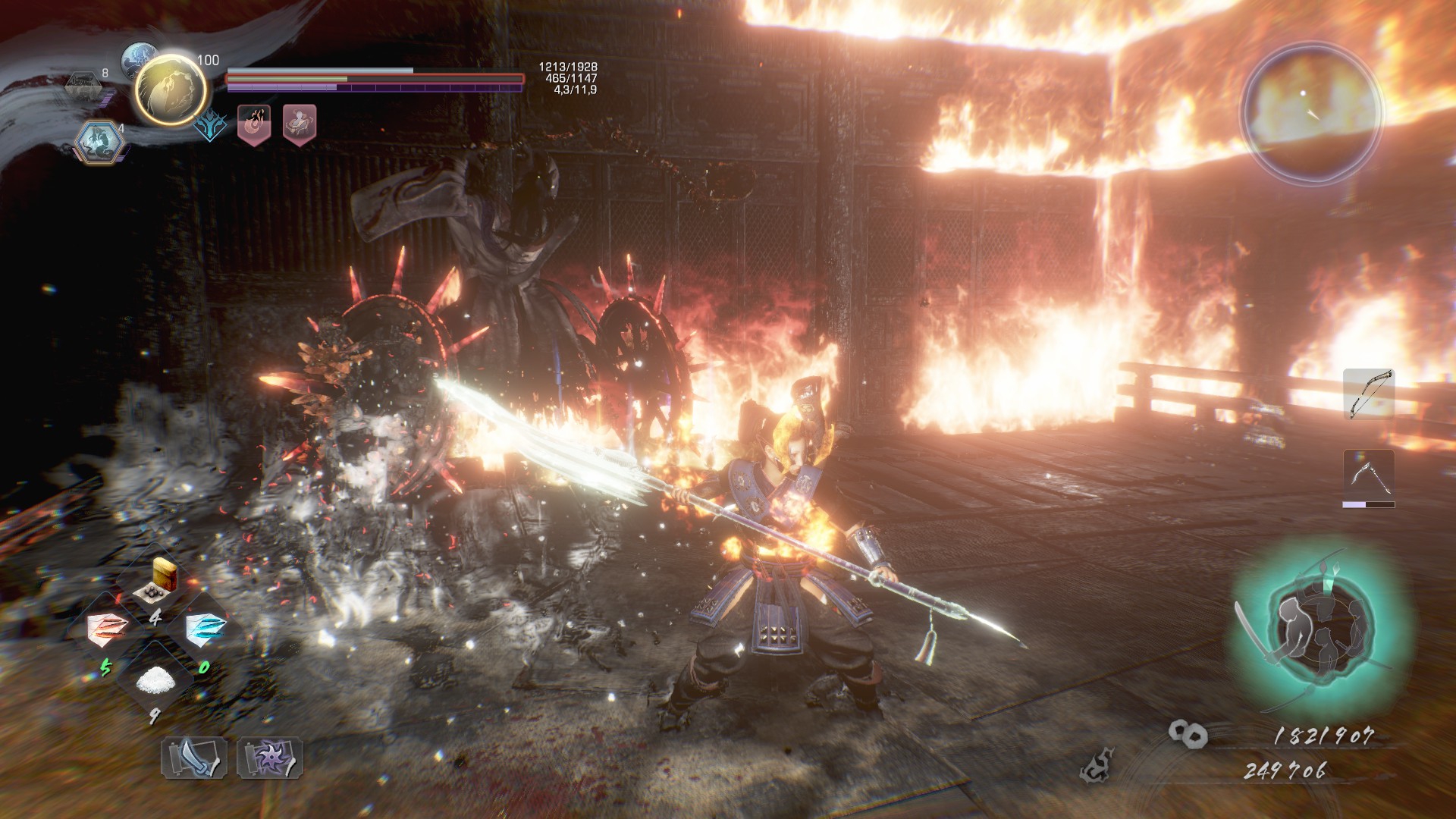Screen dimensions: 1456x819
Task: Use the white salt pile item
Action: click(156, 680)
